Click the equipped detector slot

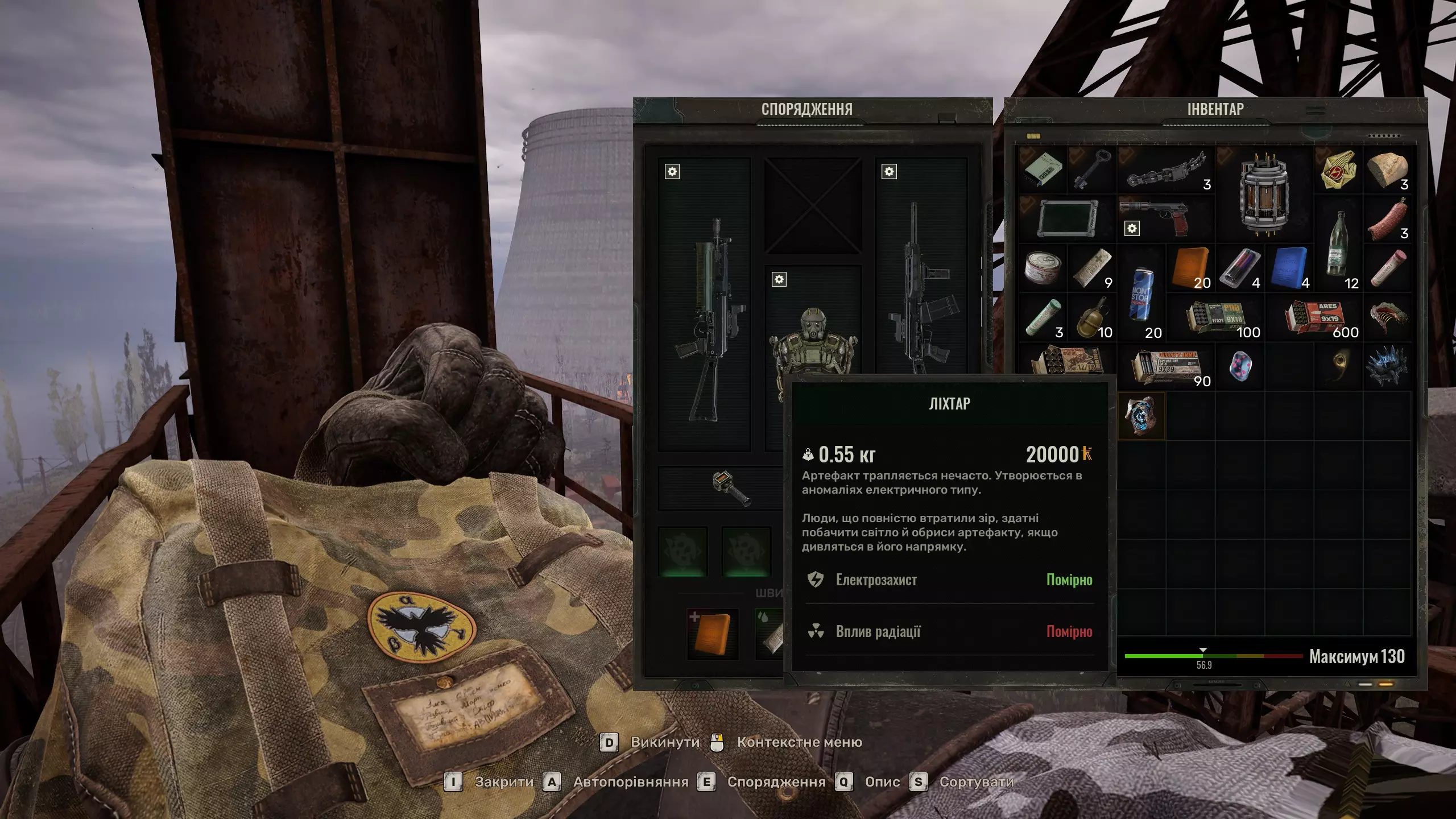731,488
